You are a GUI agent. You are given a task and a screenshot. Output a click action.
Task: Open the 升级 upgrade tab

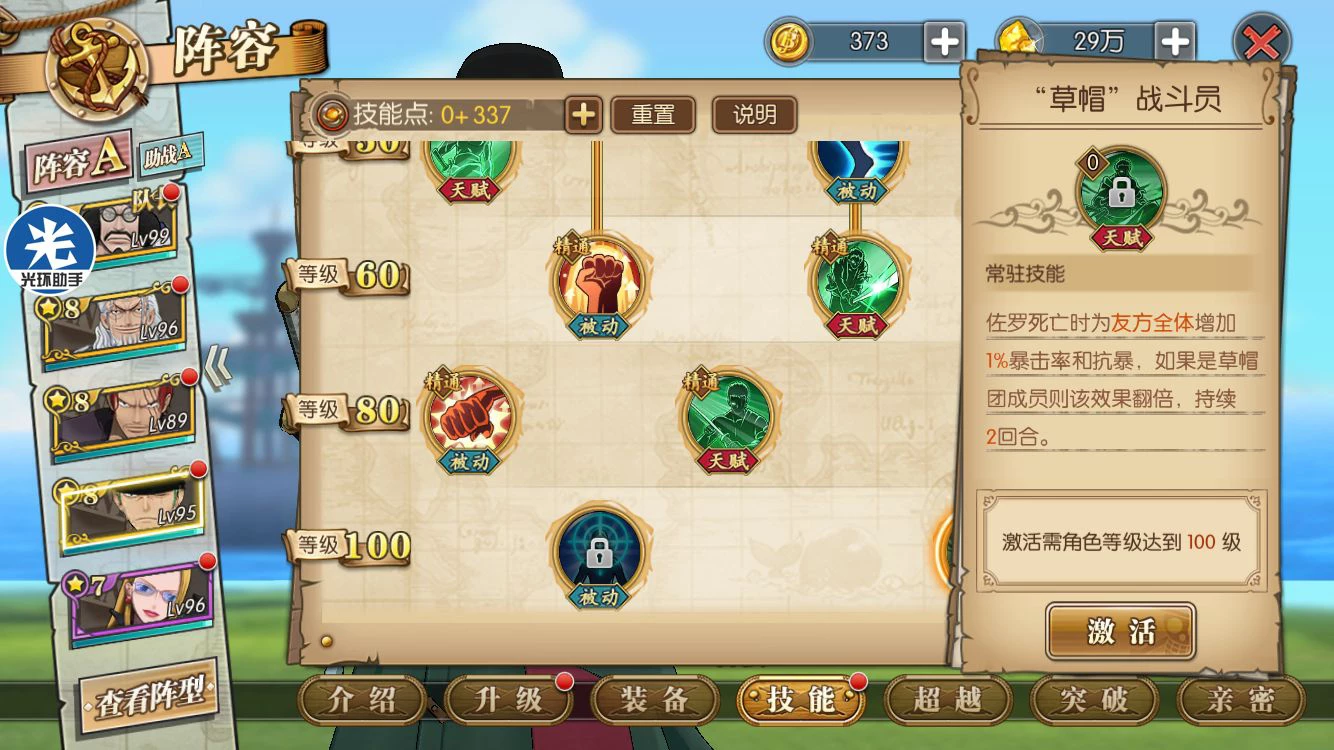(x=507, y=701)
